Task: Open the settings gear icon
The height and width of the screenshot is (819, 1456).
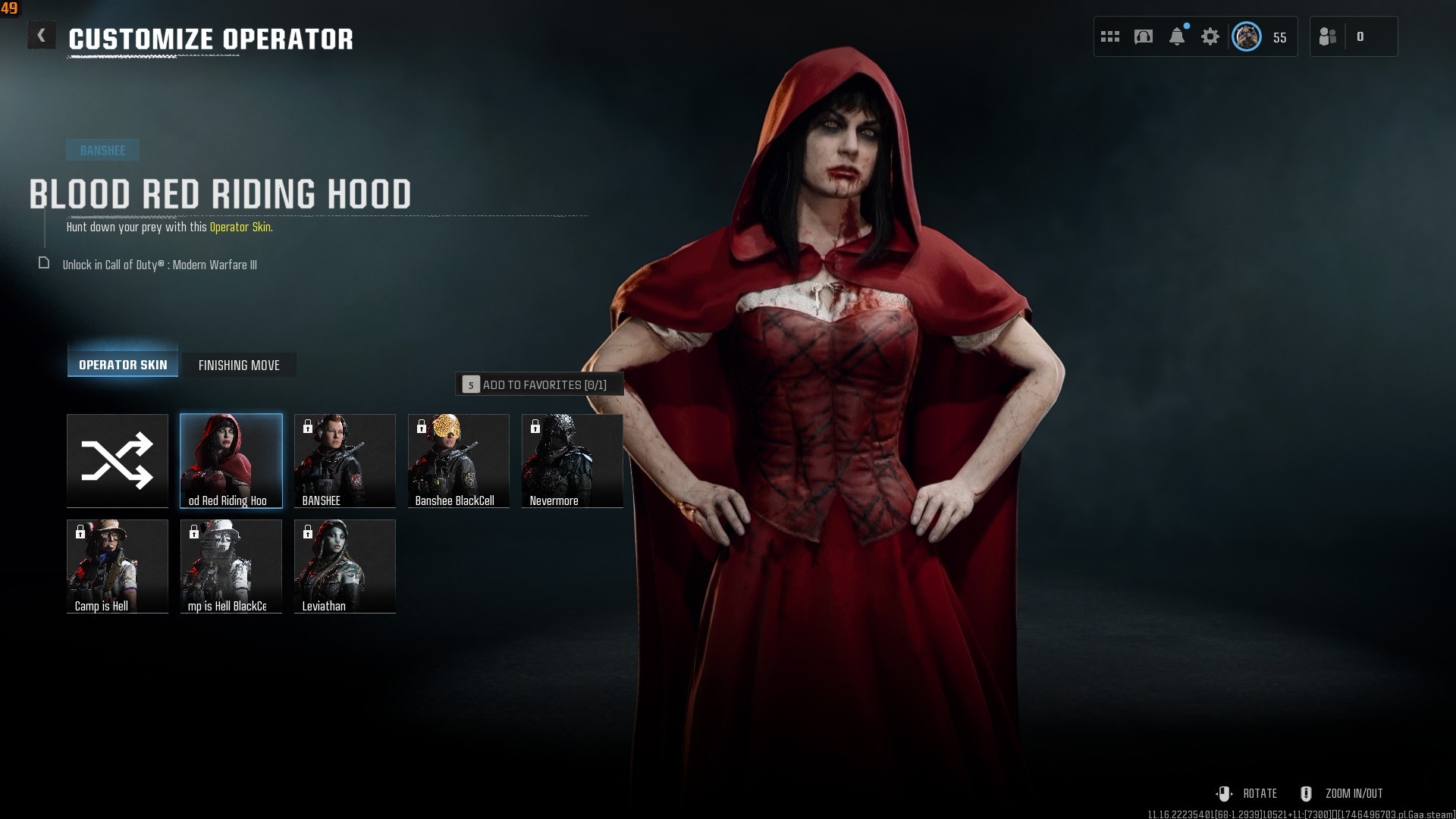Action: tap(1210, 36)
